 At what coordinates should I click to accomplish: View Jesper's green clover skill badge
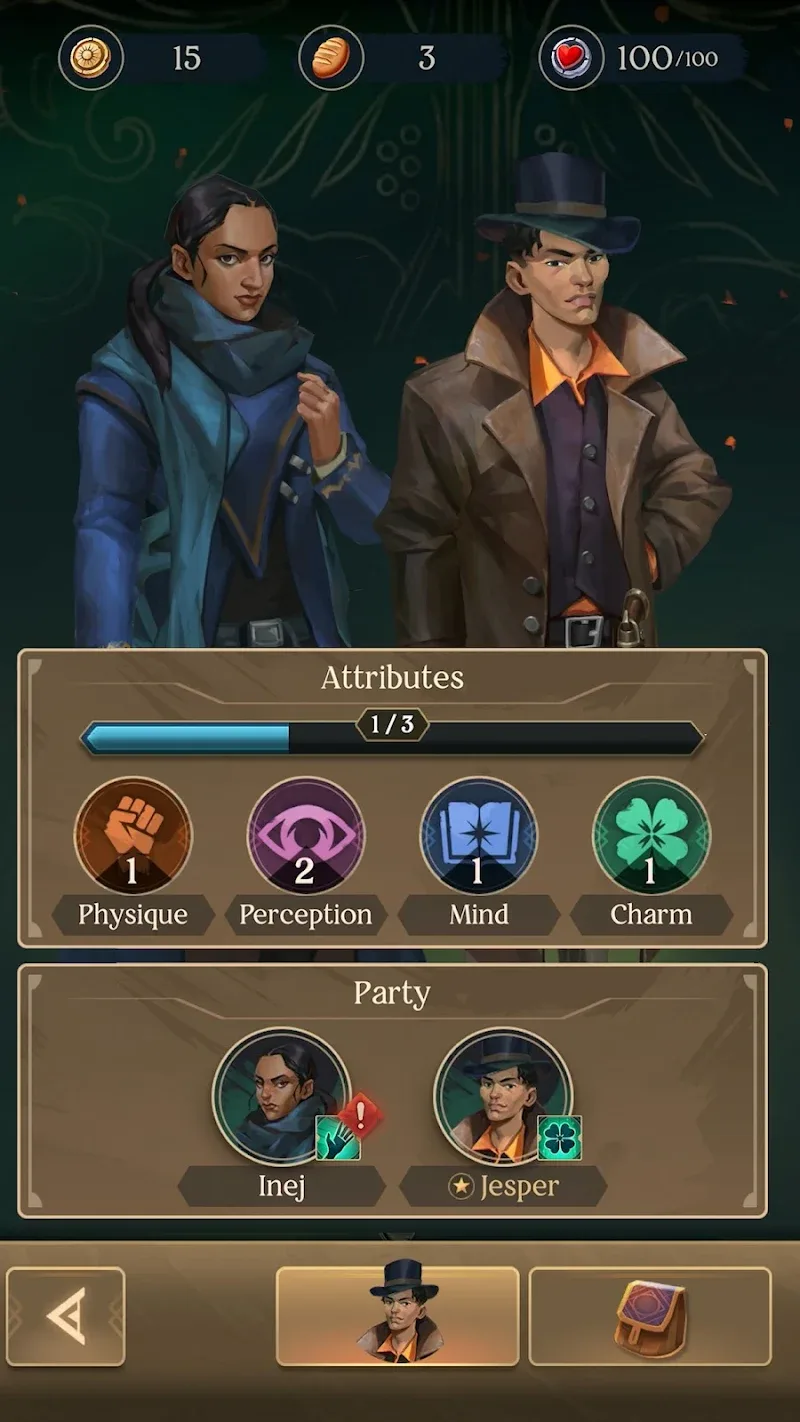click(560, 1138)
